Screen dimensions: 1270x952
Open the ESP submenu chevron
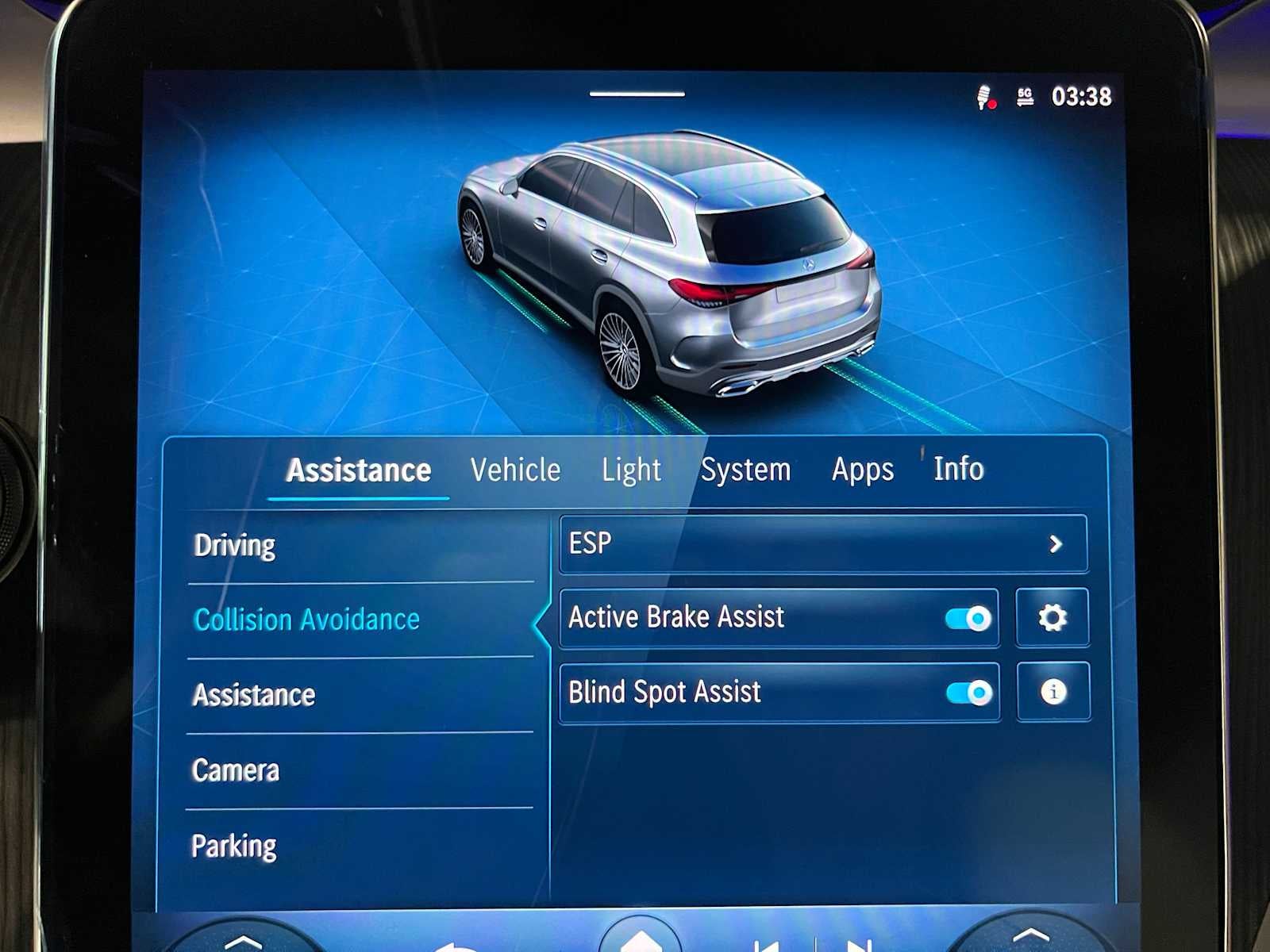coord(1056,544)
